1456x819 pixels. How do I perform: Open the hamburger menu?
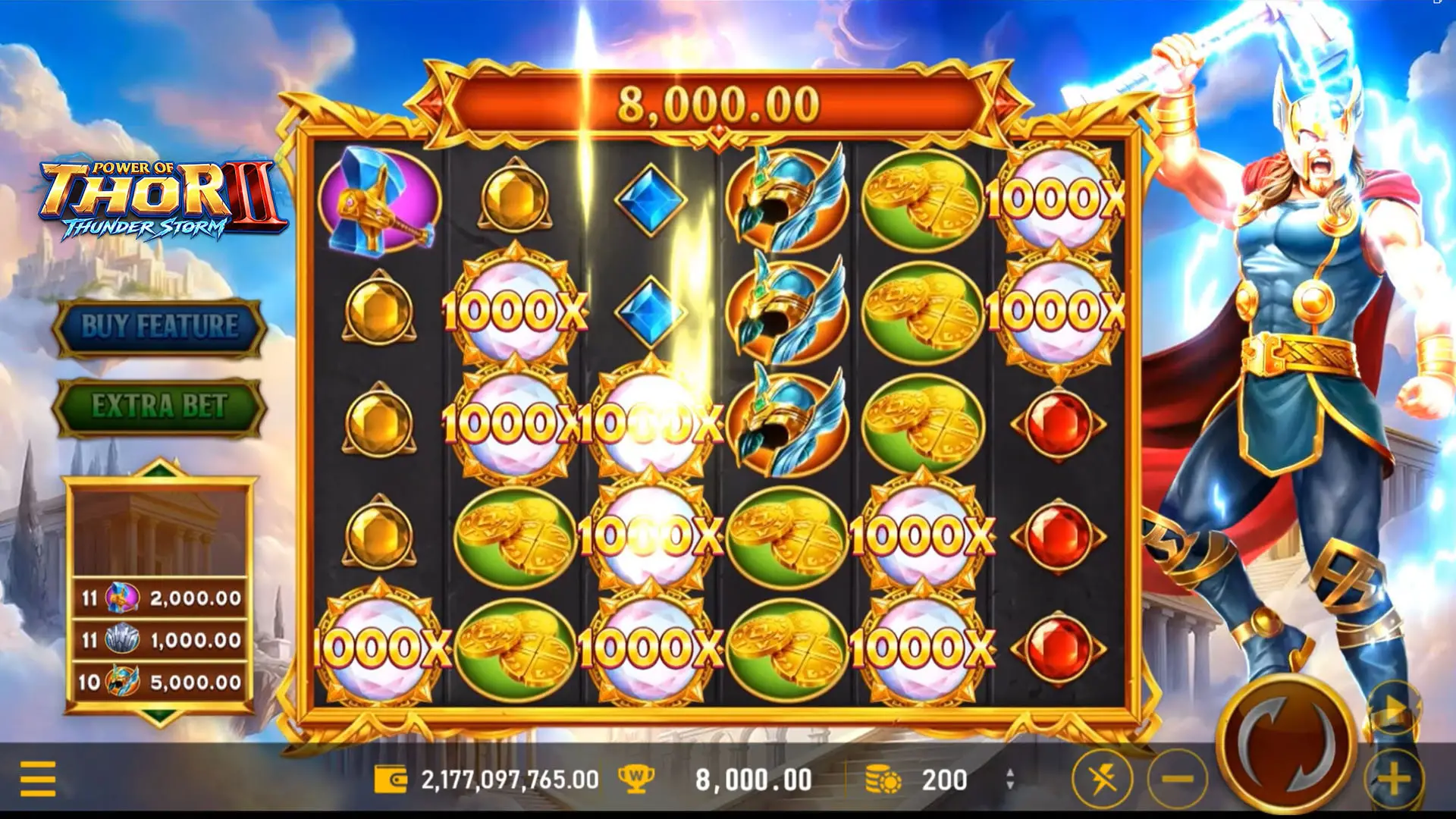pyautogui.click(x=38, y=779)
